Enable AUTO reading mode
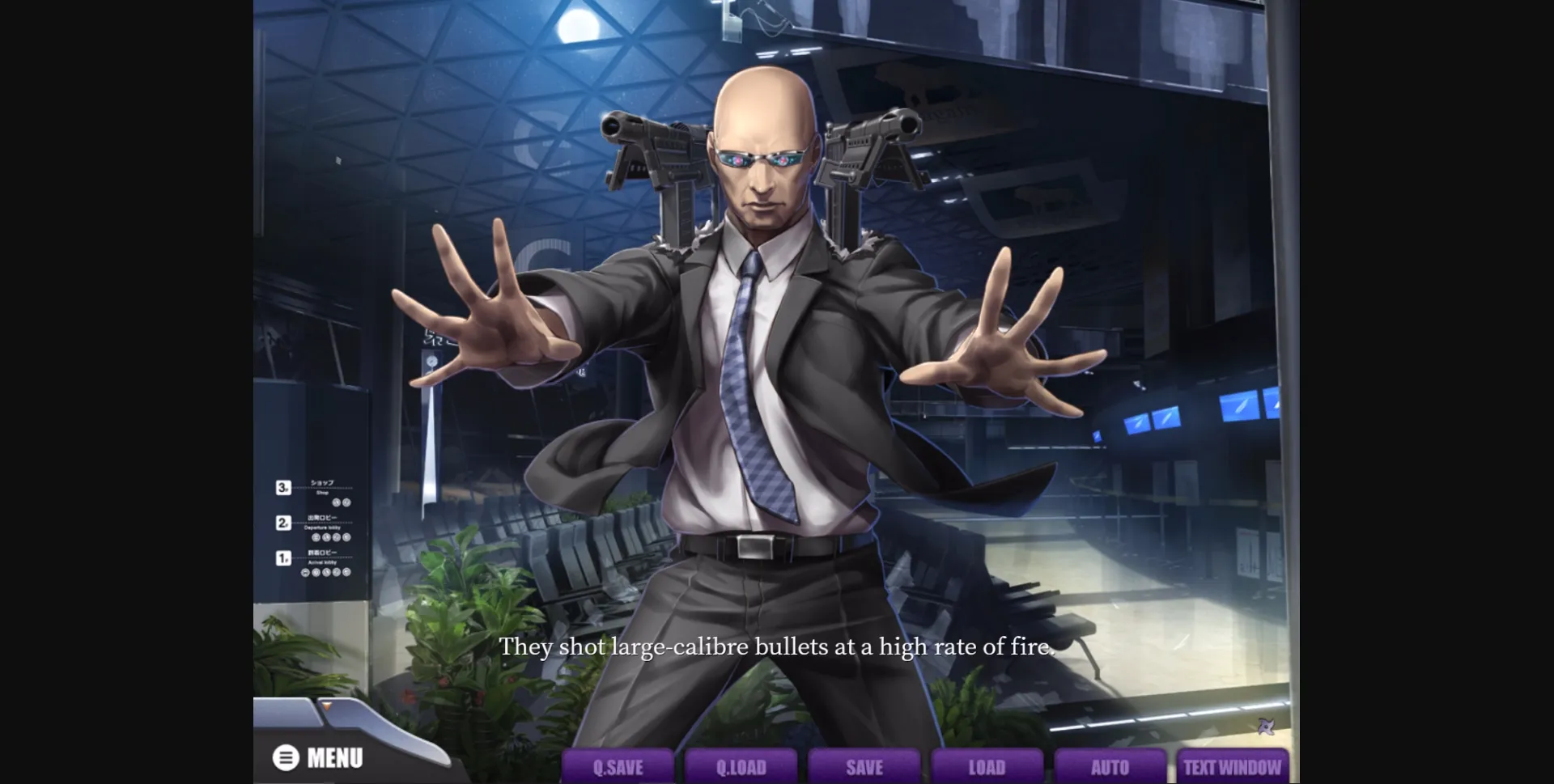Viewport: 1554px width, 784px height. pos(1110,766)
